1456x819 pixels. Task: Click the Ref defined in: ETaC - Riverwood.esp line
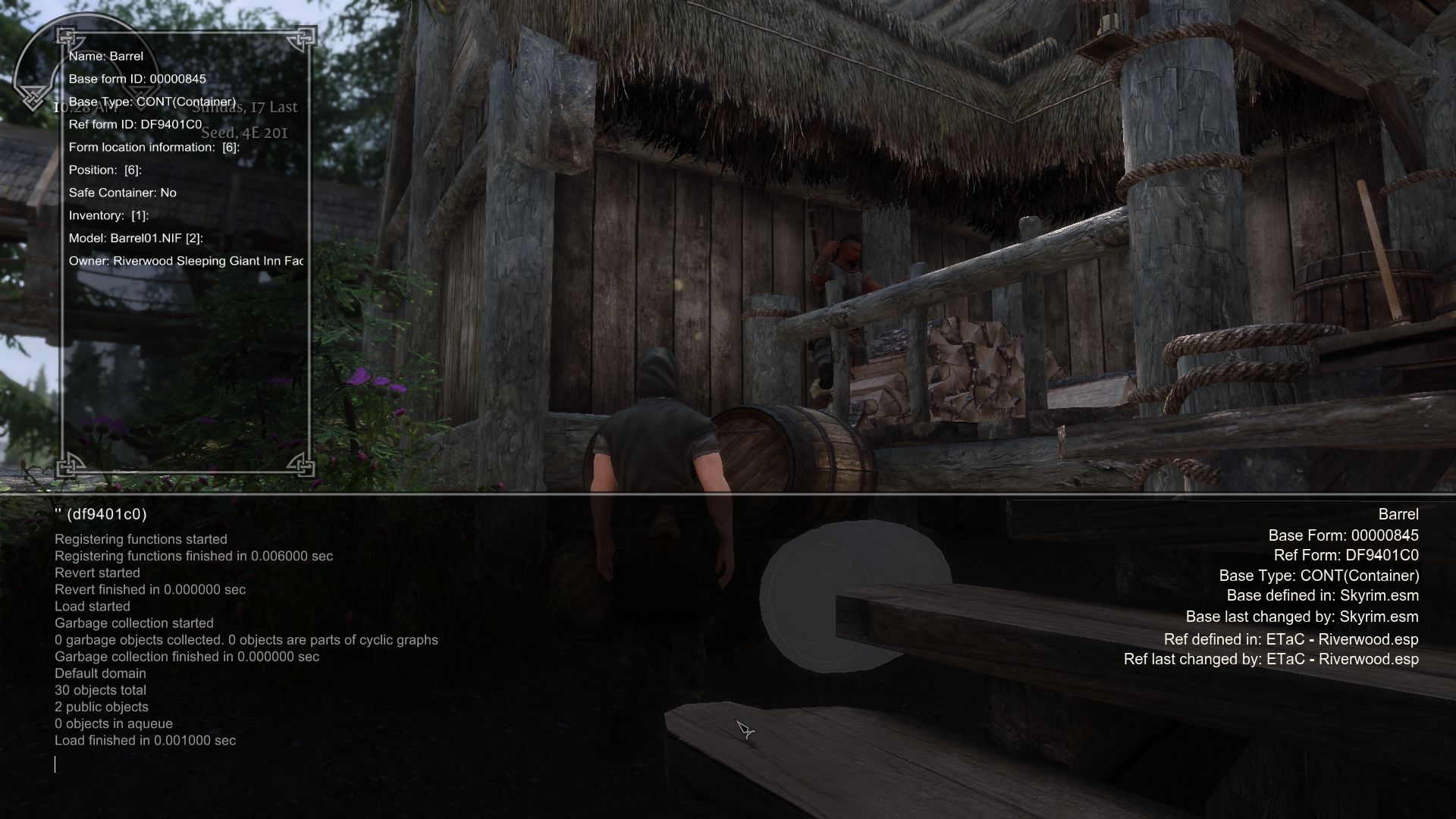(1290, 639)
